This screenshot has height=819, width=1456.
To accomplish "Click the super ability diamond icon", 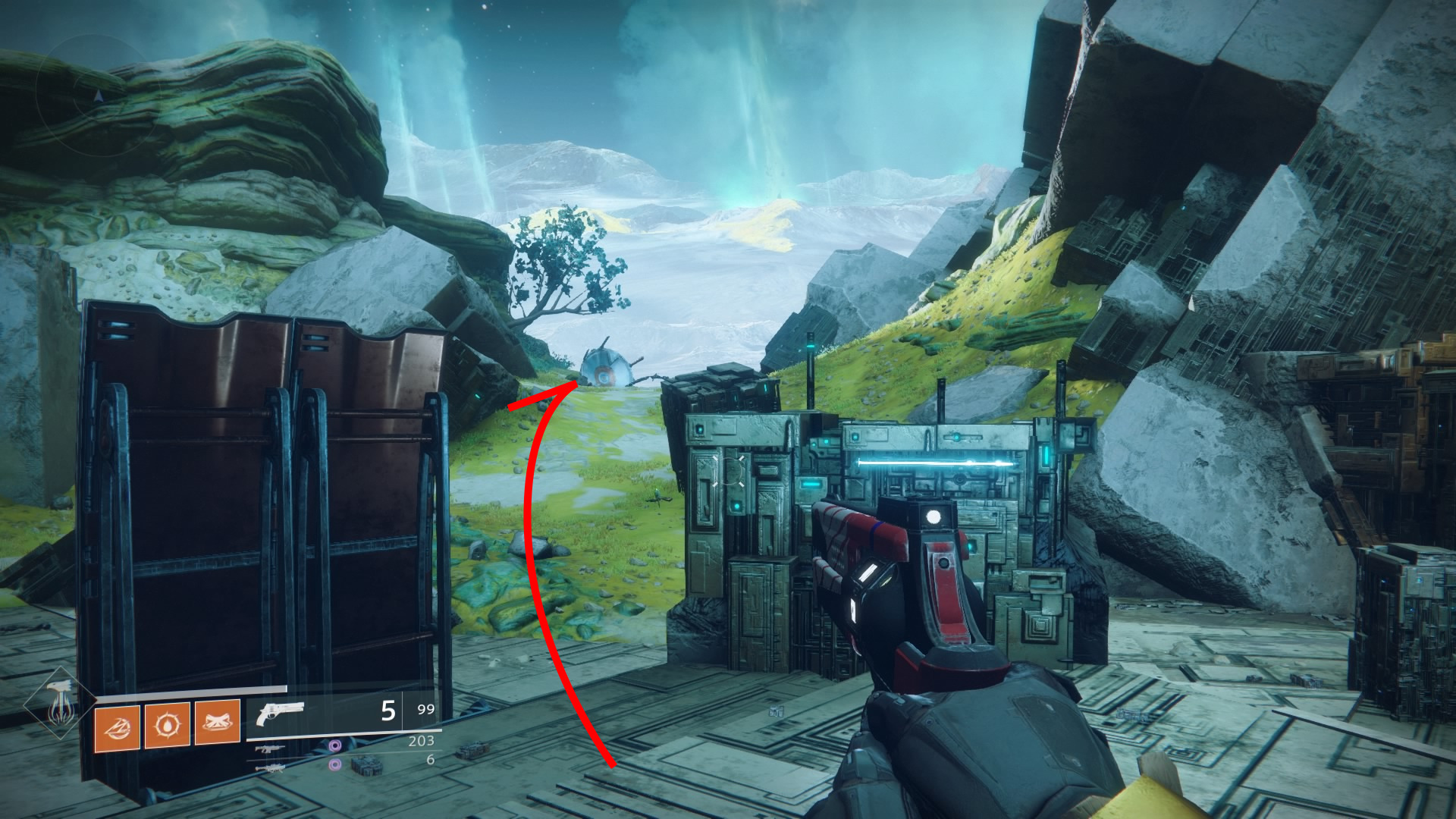I will tap(59, 704).
